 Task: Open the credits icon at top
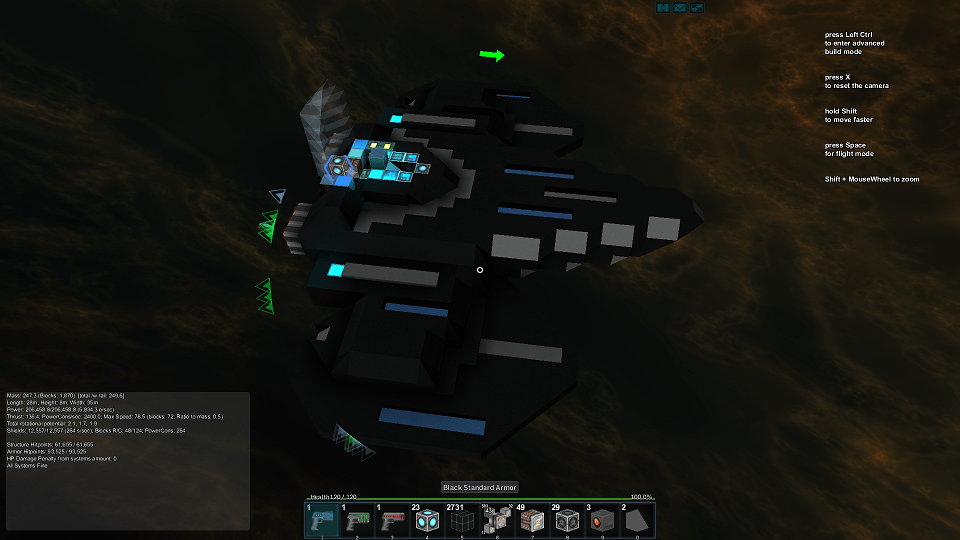[662, 8]
